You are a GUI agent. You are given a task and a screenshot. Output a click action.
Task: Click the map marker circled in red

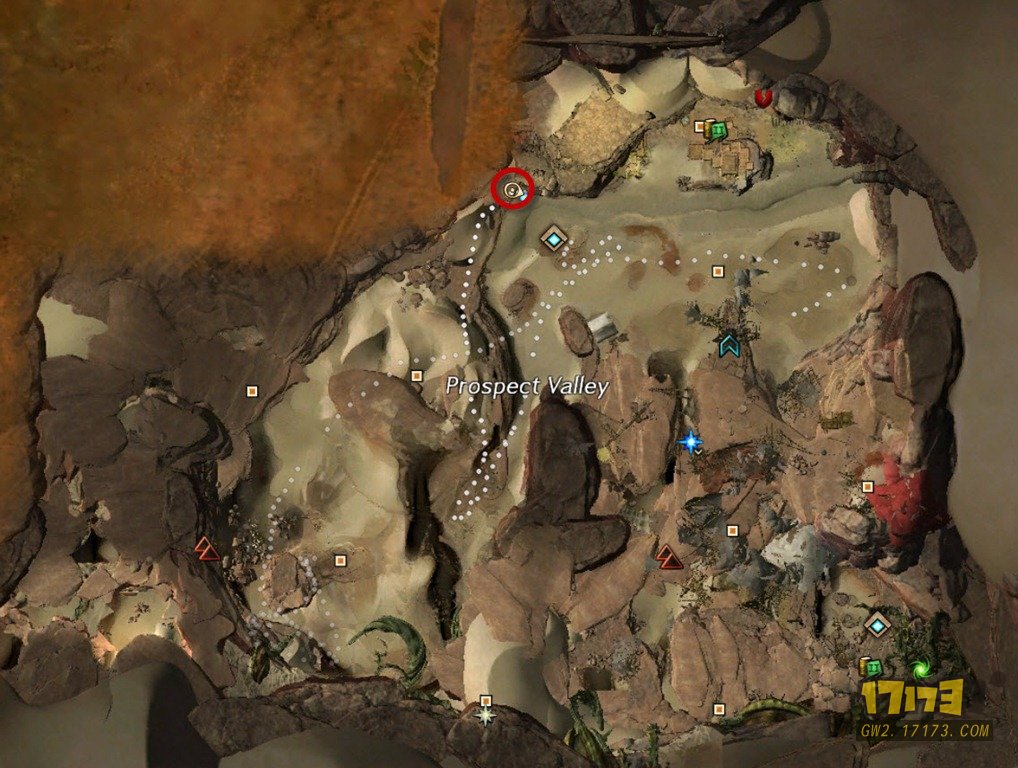(513, 188)
